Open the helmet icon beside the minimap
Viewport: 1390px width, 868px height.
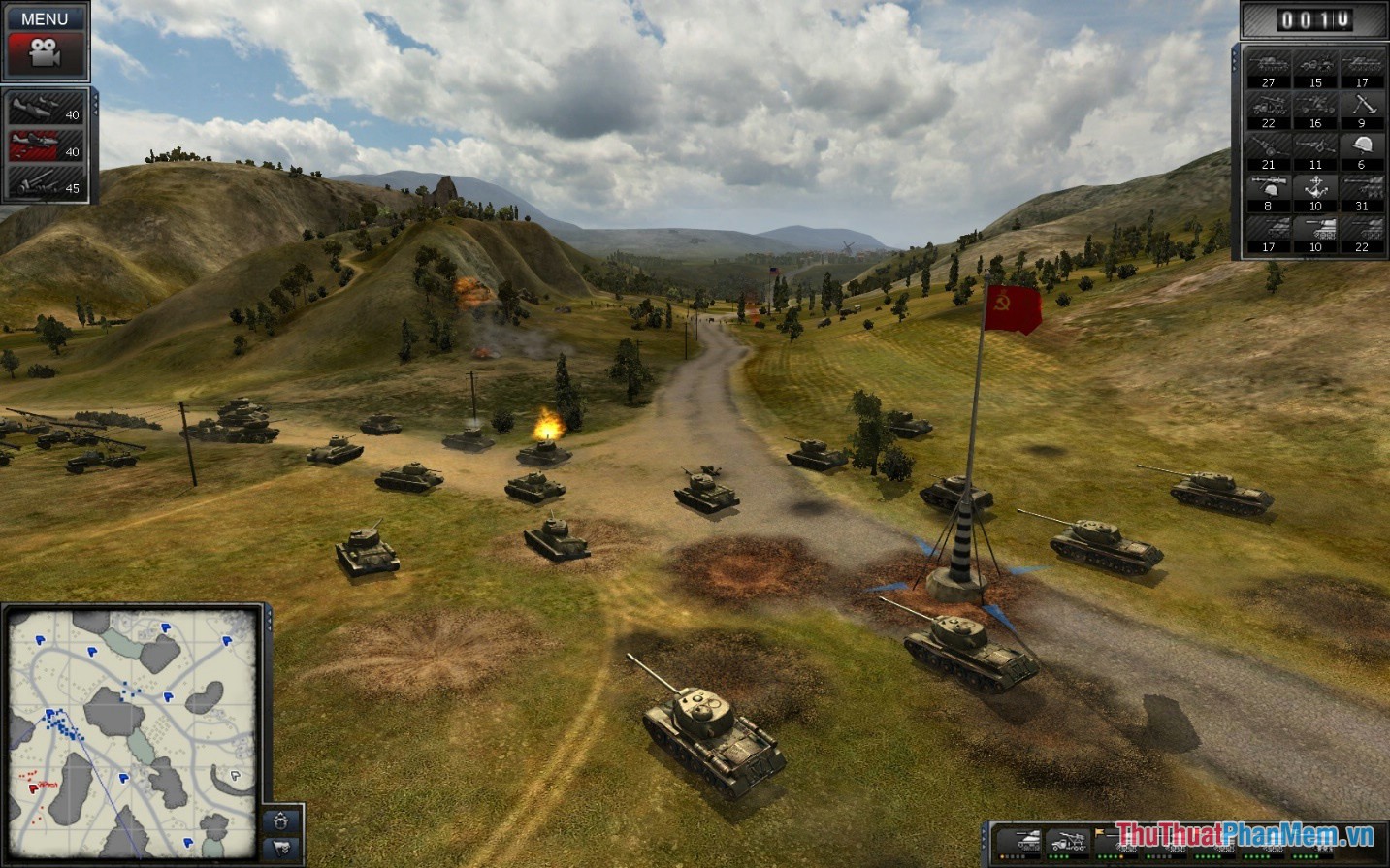279,822
